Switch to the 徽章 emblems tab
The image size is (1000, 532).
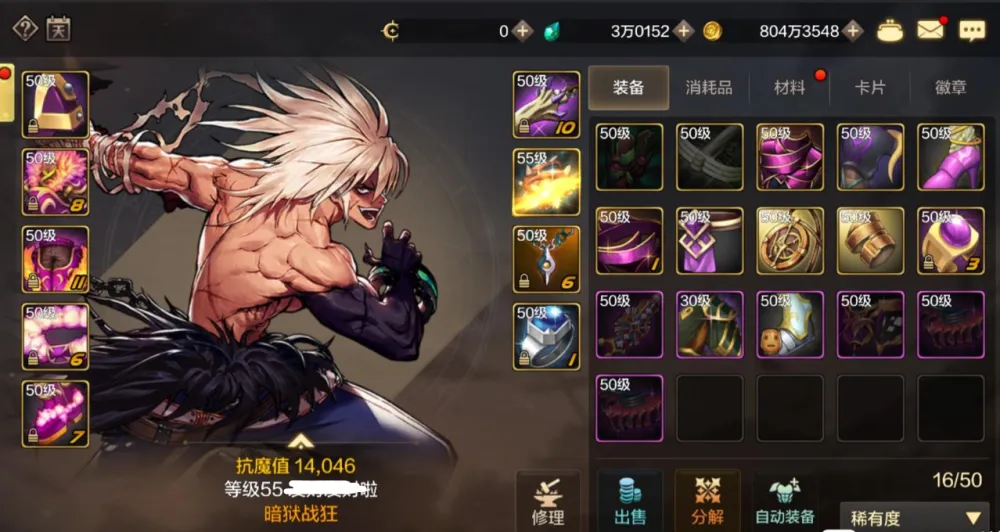(950, 88)
